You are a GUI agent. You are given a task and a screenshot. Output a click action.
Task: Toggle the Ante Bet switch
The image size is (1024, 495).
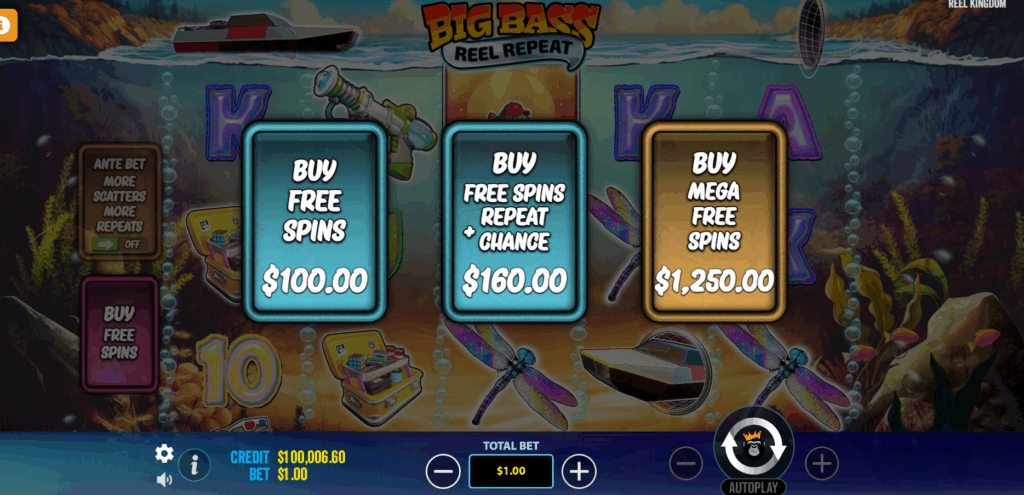pyautogui.click(x=118, y=244)
